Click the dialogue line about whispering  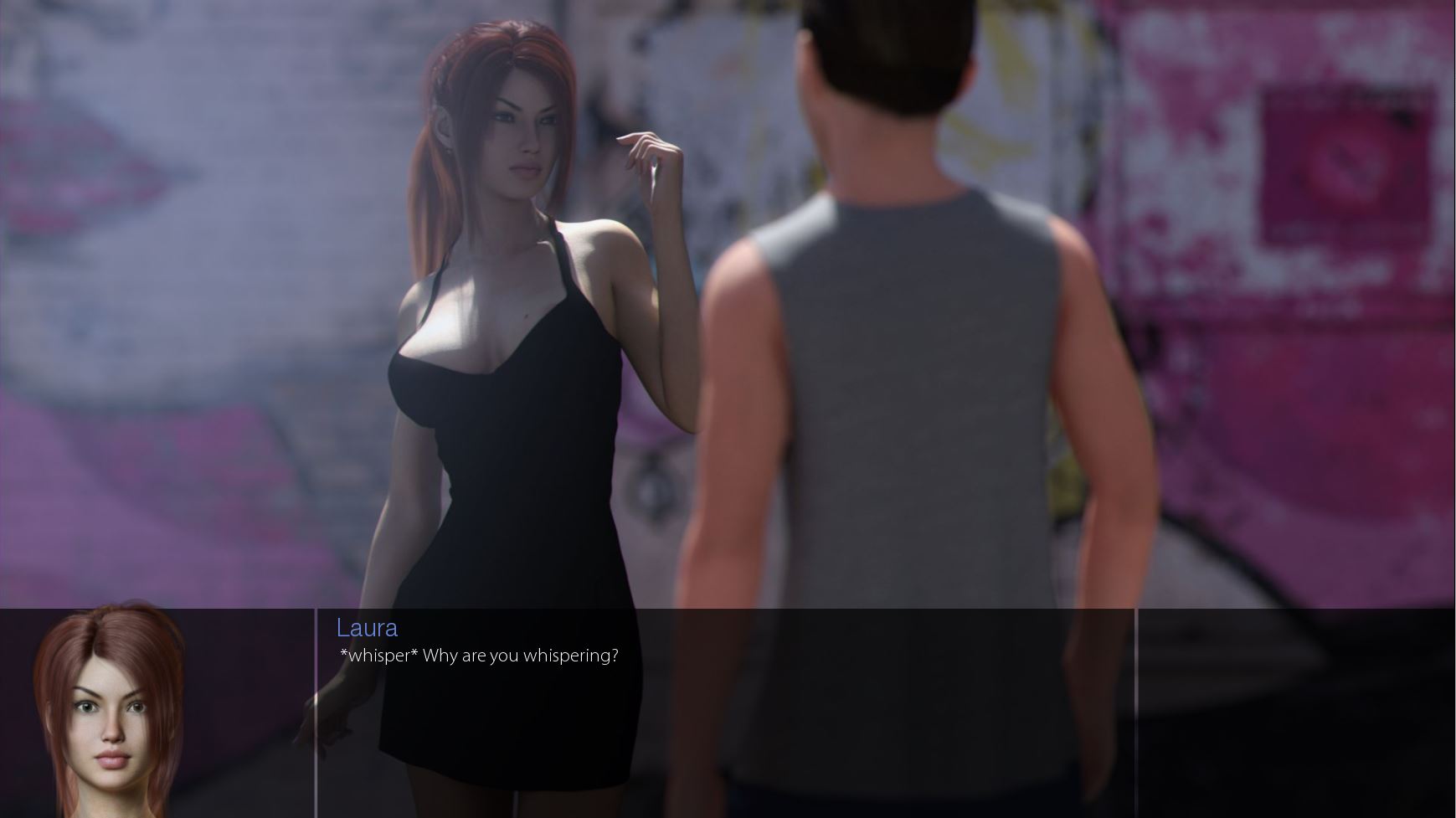[x=477, y=656]
